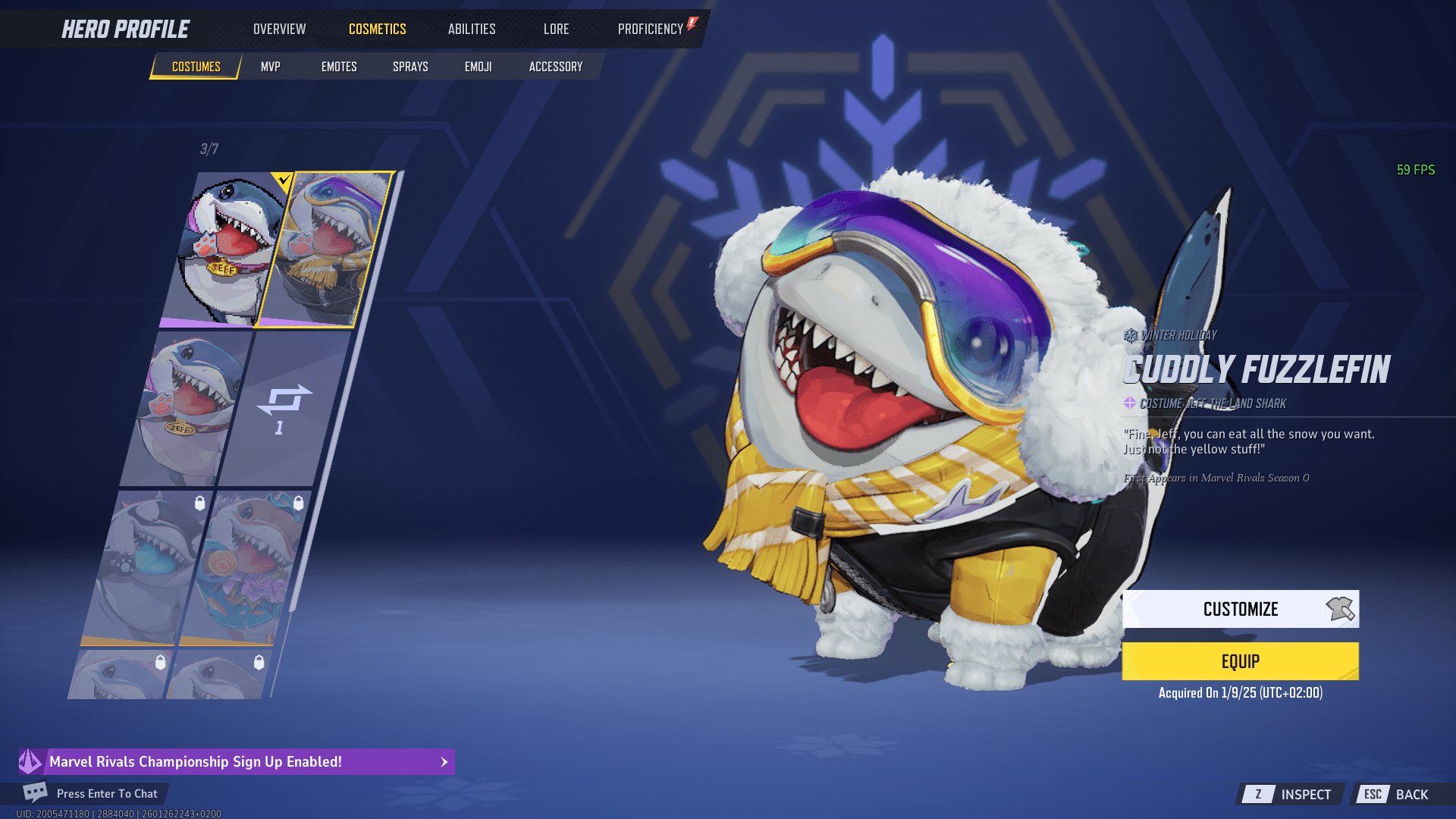
Task: Open the Abilities tab
Action: coord(471,29)
